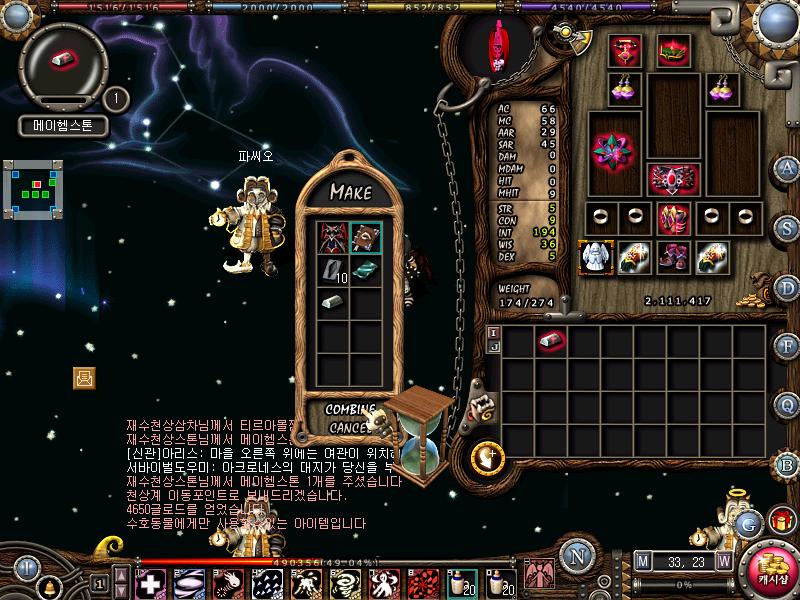
Task: Select the brown creature mask crafting item
Action: 365,238
